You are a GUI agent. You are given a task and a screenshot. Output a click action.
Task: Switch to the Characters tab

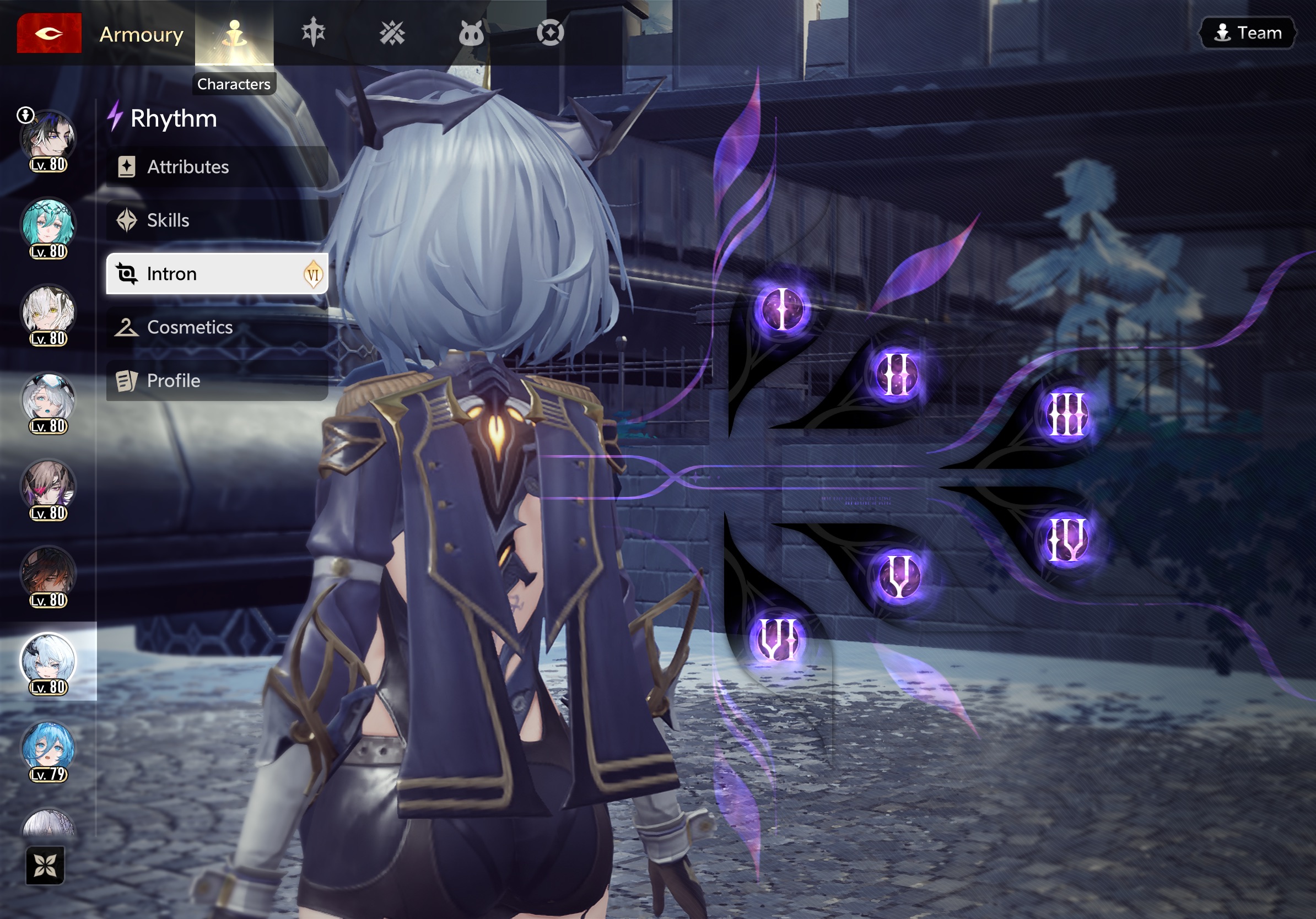point(234,34)
